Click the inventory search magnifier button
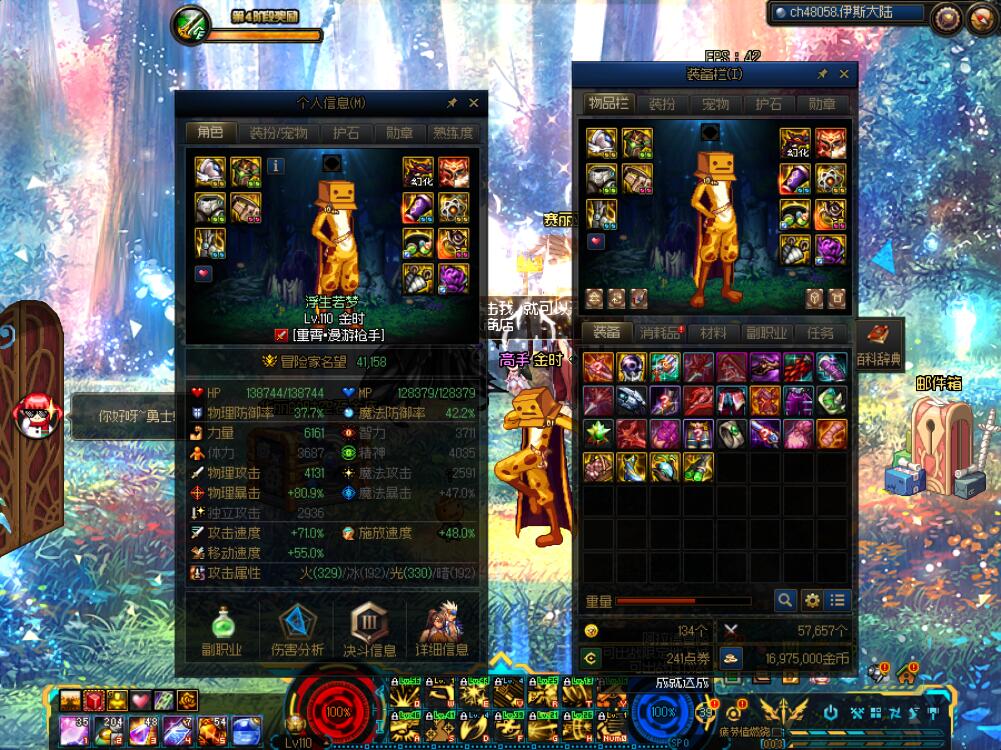 tap(786, 600)
